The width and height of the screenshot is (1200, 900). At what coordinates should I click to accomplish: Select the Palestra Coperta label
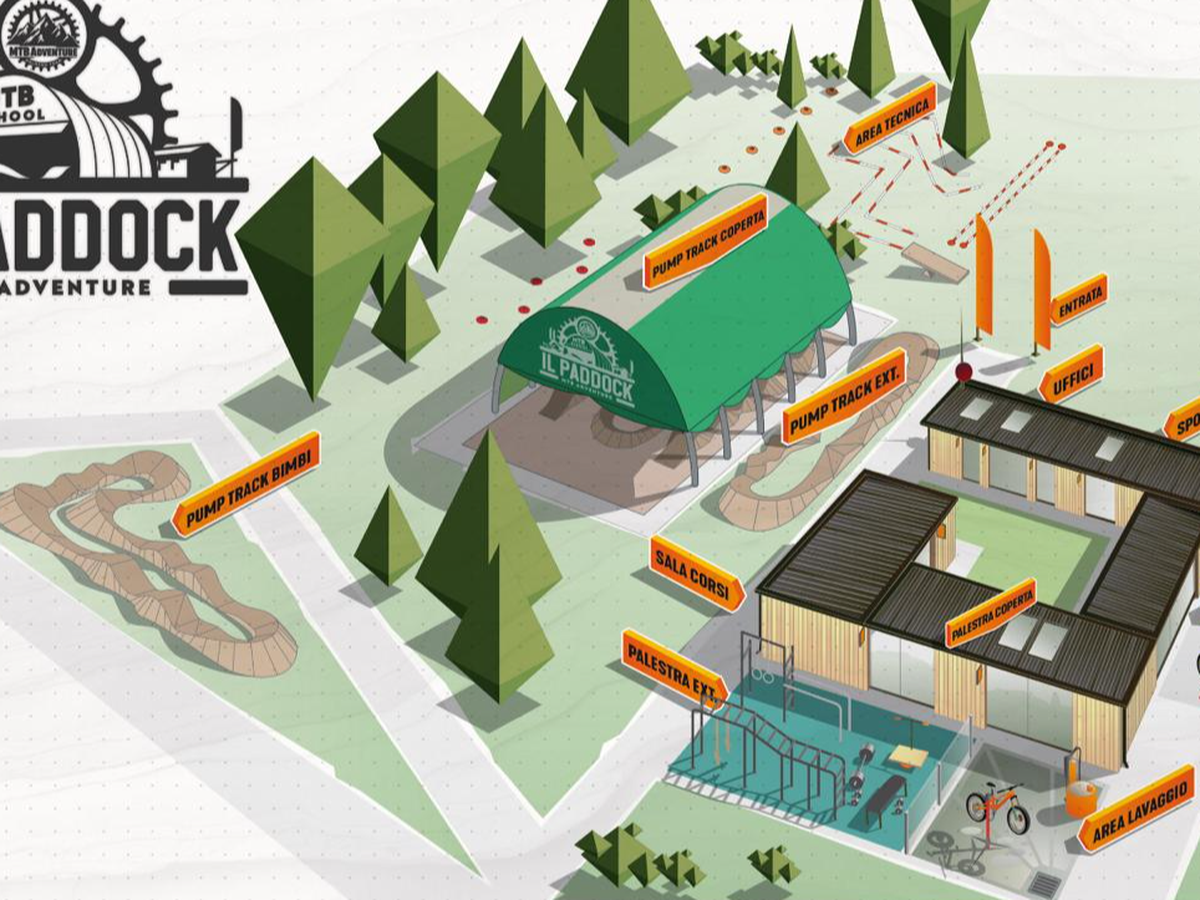tap(990, 612)
